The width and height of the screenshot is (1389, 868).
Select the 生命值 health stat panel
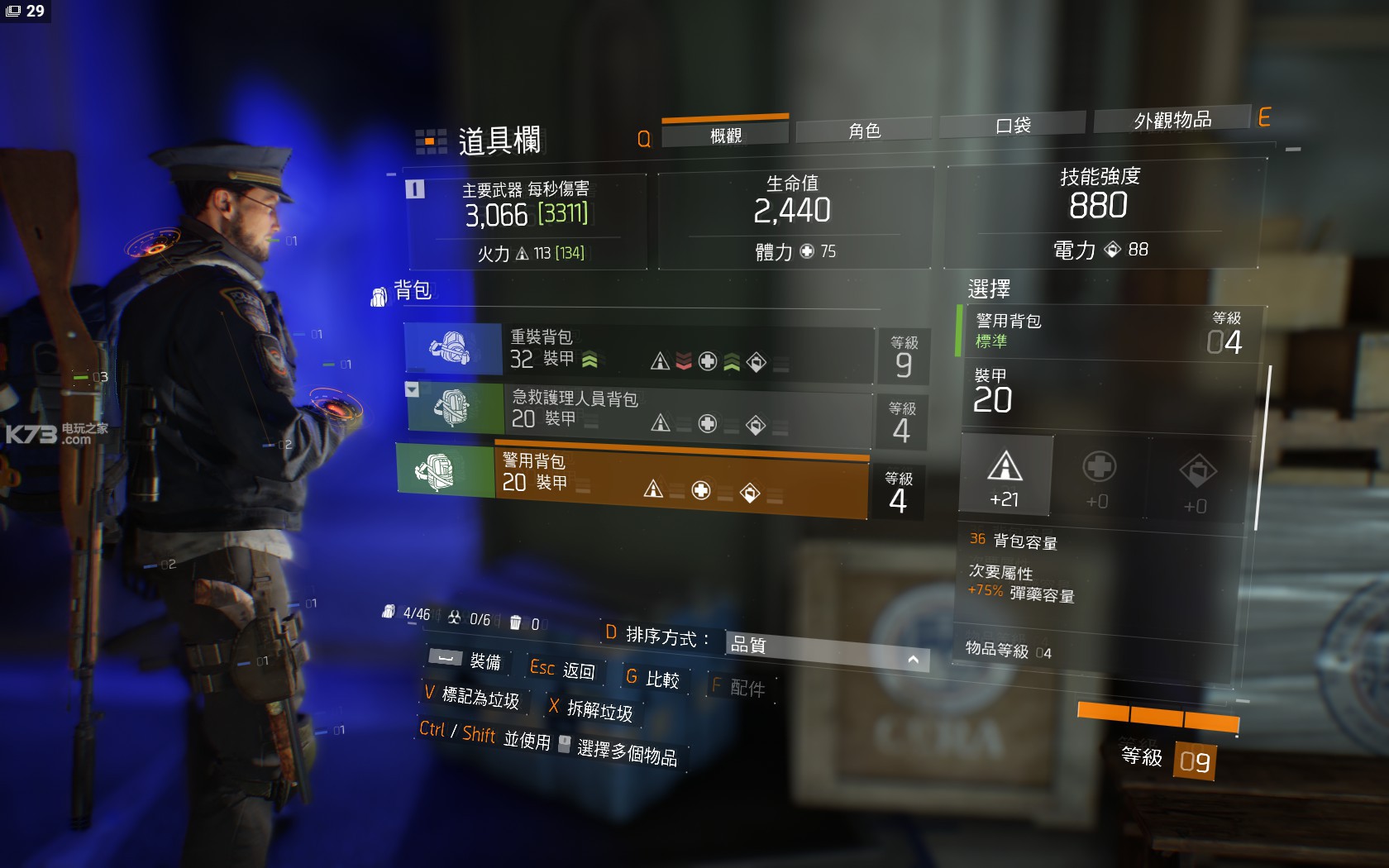click(x=794, y=218)
